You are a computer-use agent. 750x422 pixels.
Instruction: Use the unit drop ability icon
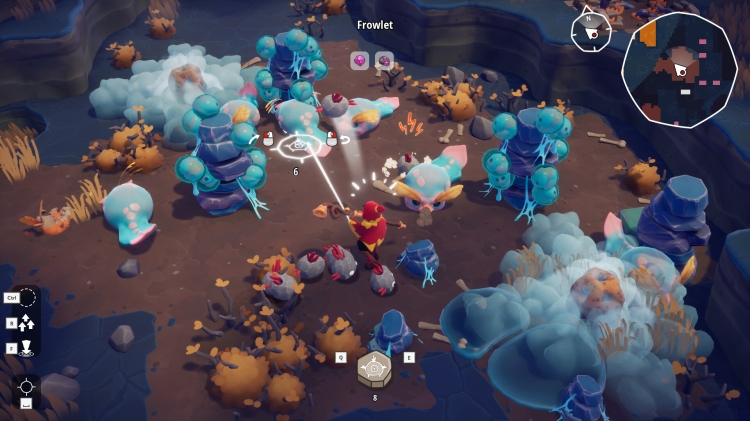tap(27, 348)
